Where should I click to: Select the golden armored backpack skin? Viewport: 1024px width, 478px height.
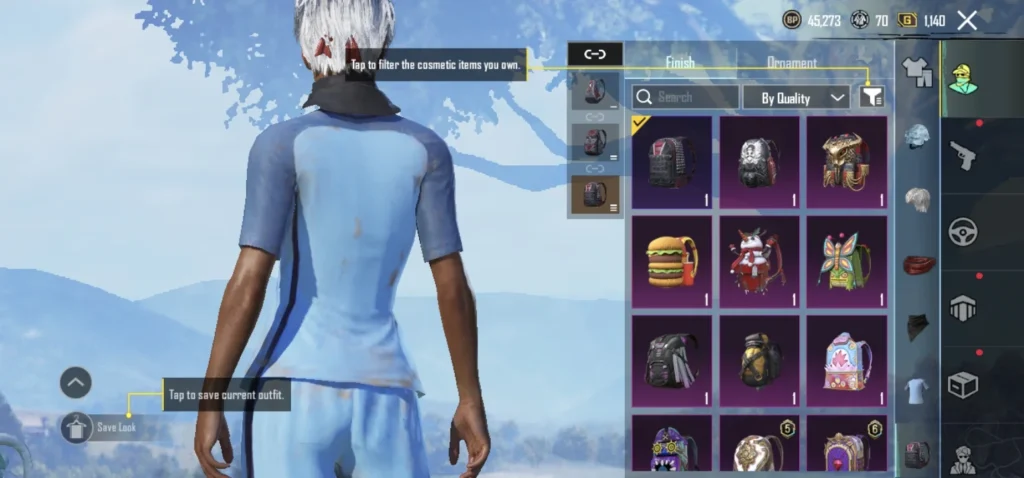pos(847,163)
